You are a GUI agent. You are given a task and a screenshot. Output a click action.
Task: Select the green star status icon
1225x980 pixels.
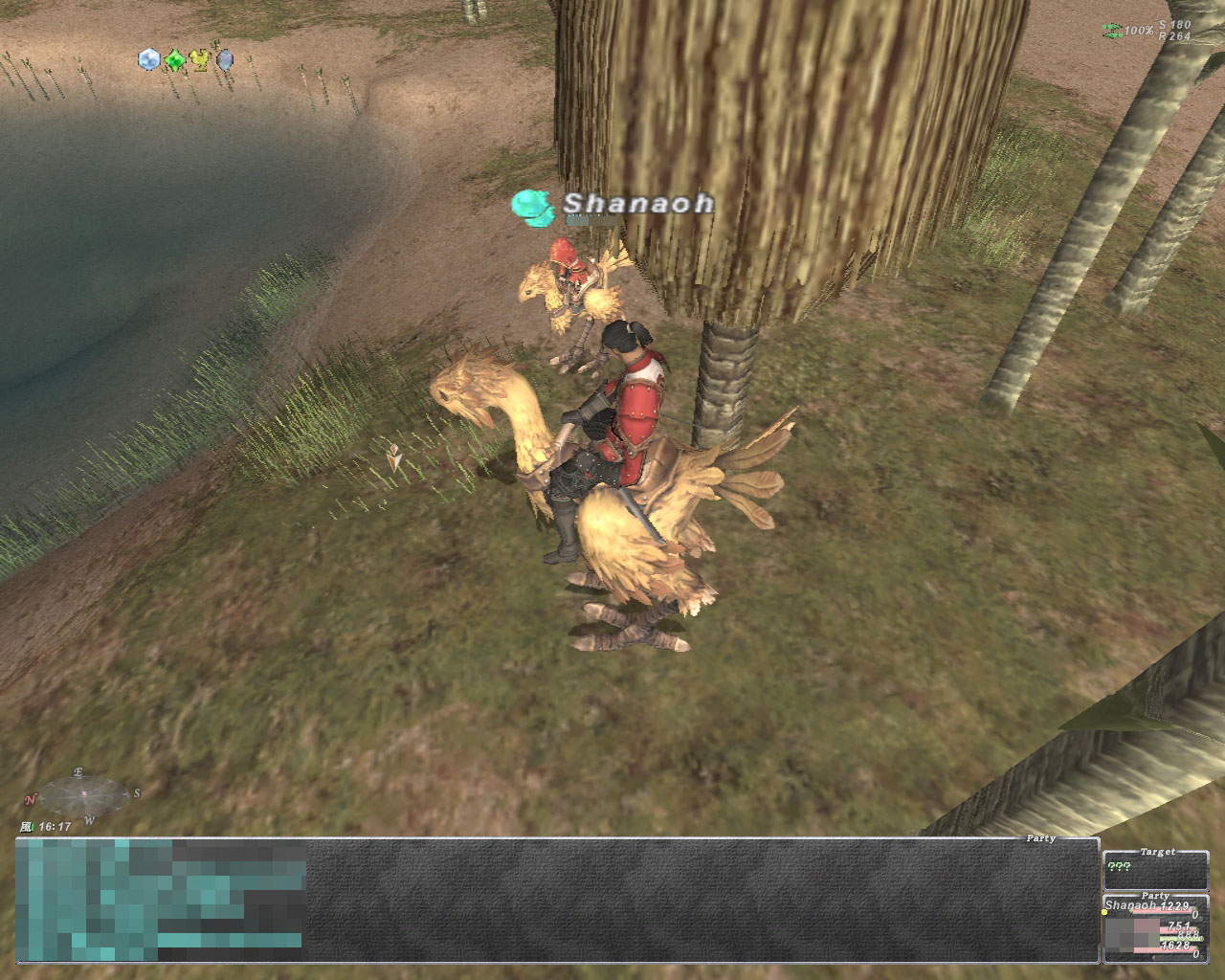pyautogui.click(x=174, y=61)
